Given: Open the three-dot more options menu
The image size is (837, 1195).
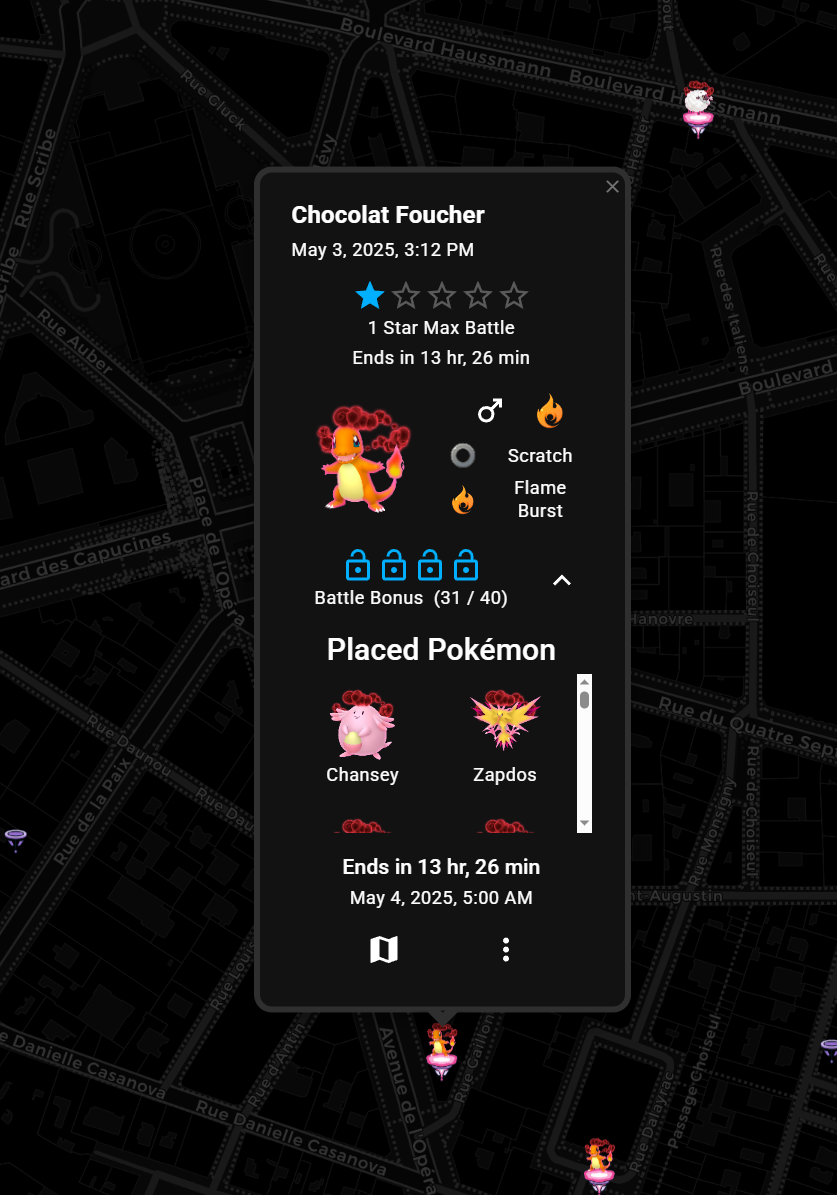Looking at the screenshot, I should pyautogui.click(x=506, y=950).
